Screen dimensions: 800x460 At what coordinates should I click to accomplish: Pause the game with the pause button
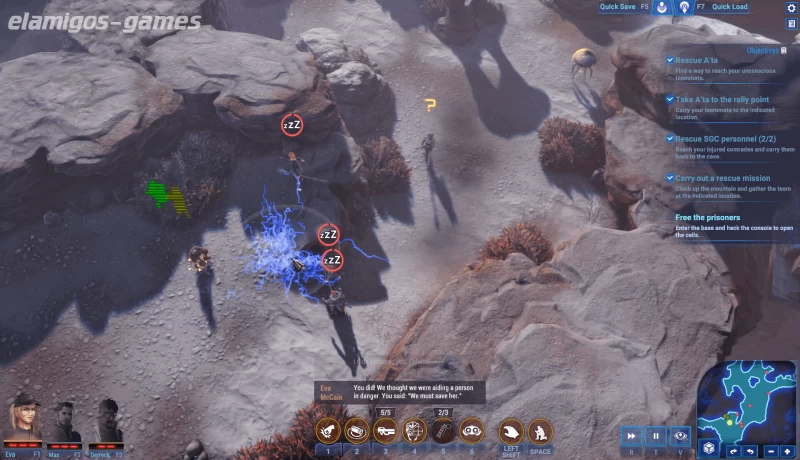tap(656, 436)
